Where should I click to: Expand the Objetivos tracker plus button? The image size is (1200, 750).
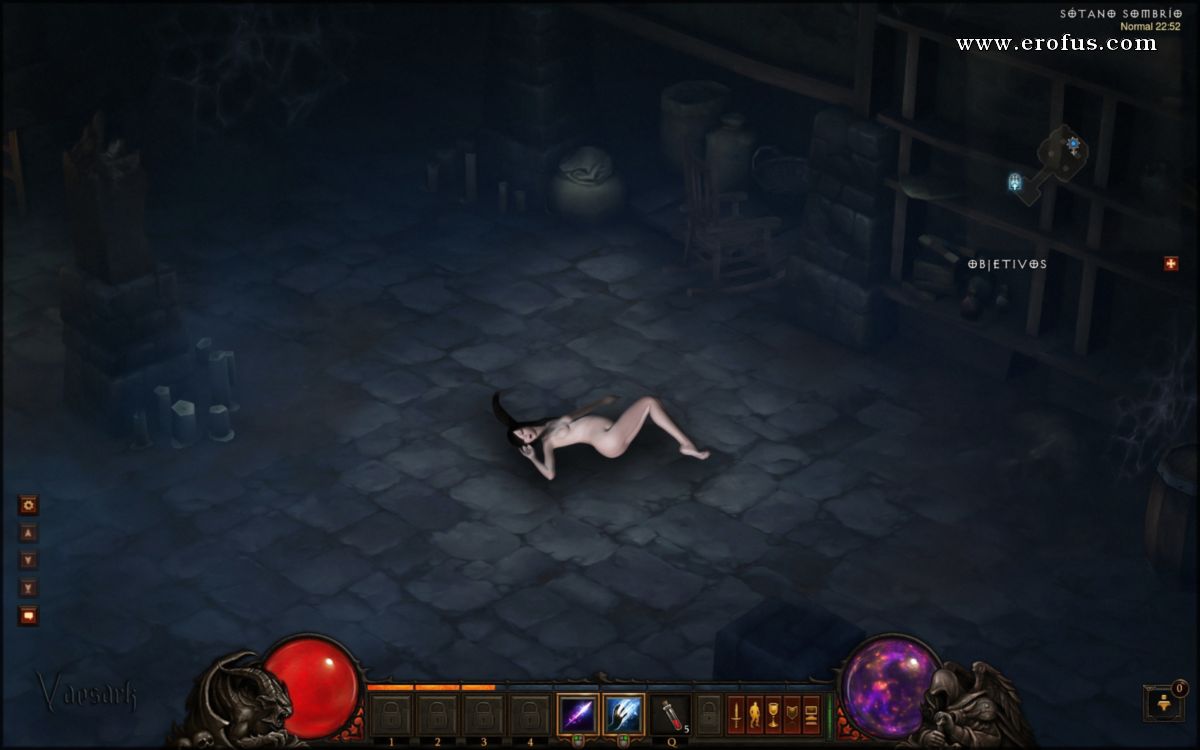pos(1171,264)
